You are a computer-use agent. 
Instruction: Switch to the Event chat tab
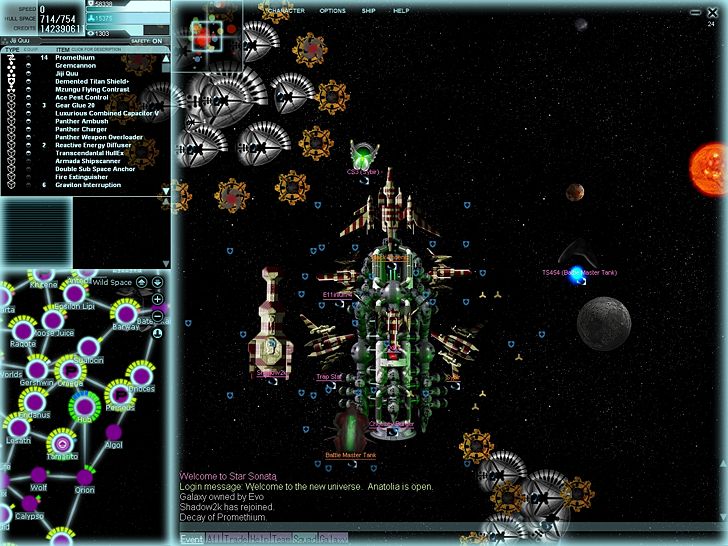(x=191, y=540)
